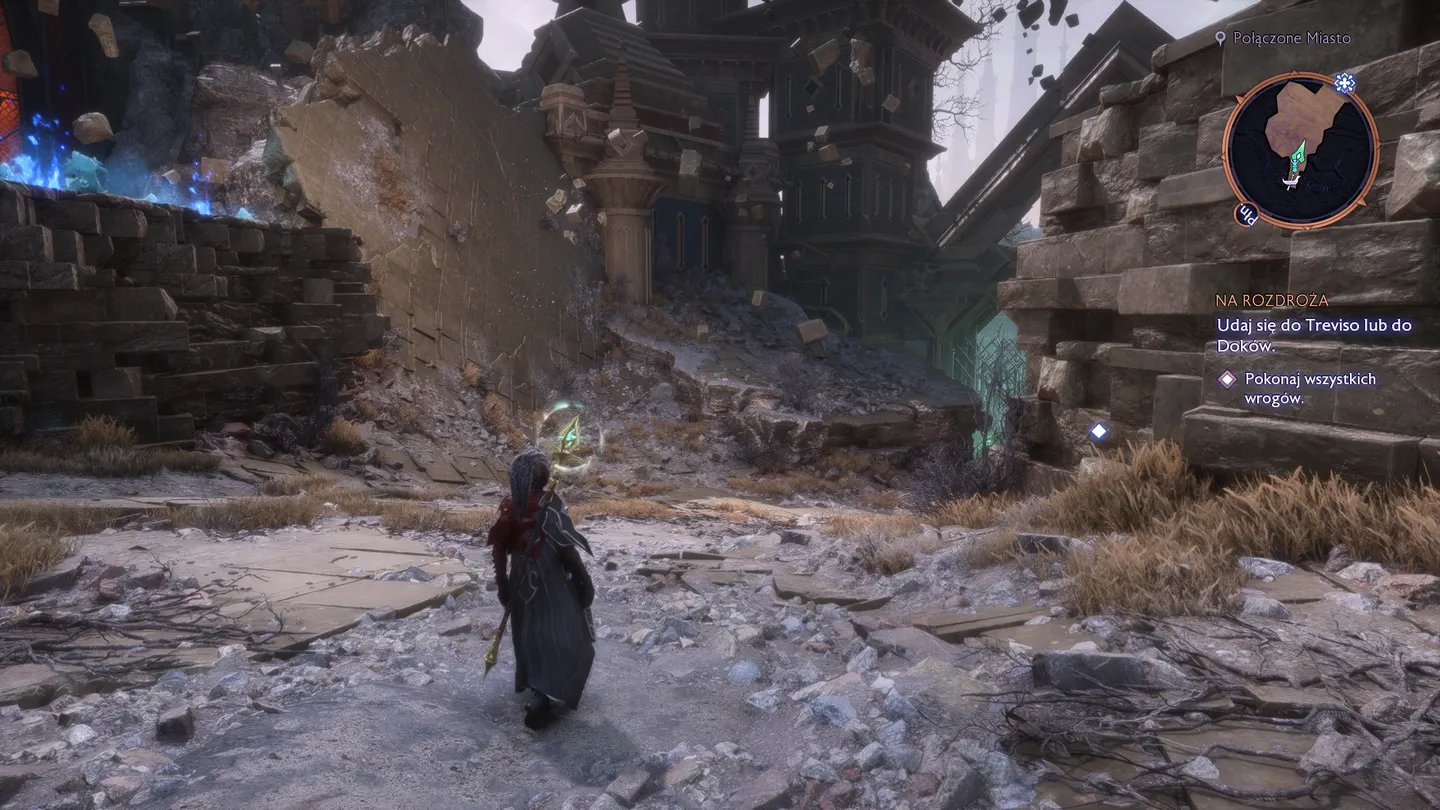Select the blue snowflake marker on minimap rim

click(1344, 83)
